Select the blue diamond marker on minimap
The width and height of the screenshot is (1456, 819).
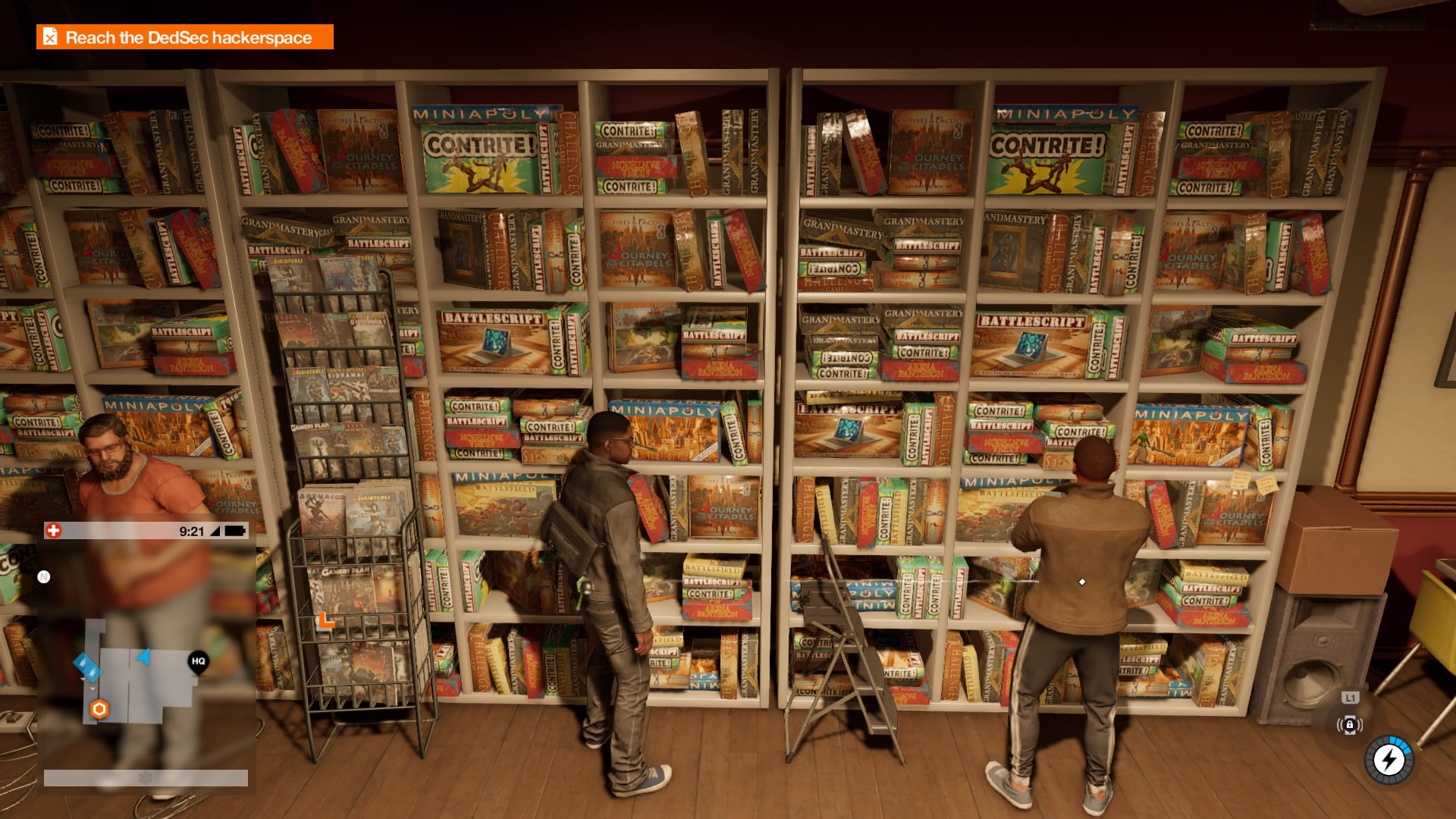(x=87, y=667)
